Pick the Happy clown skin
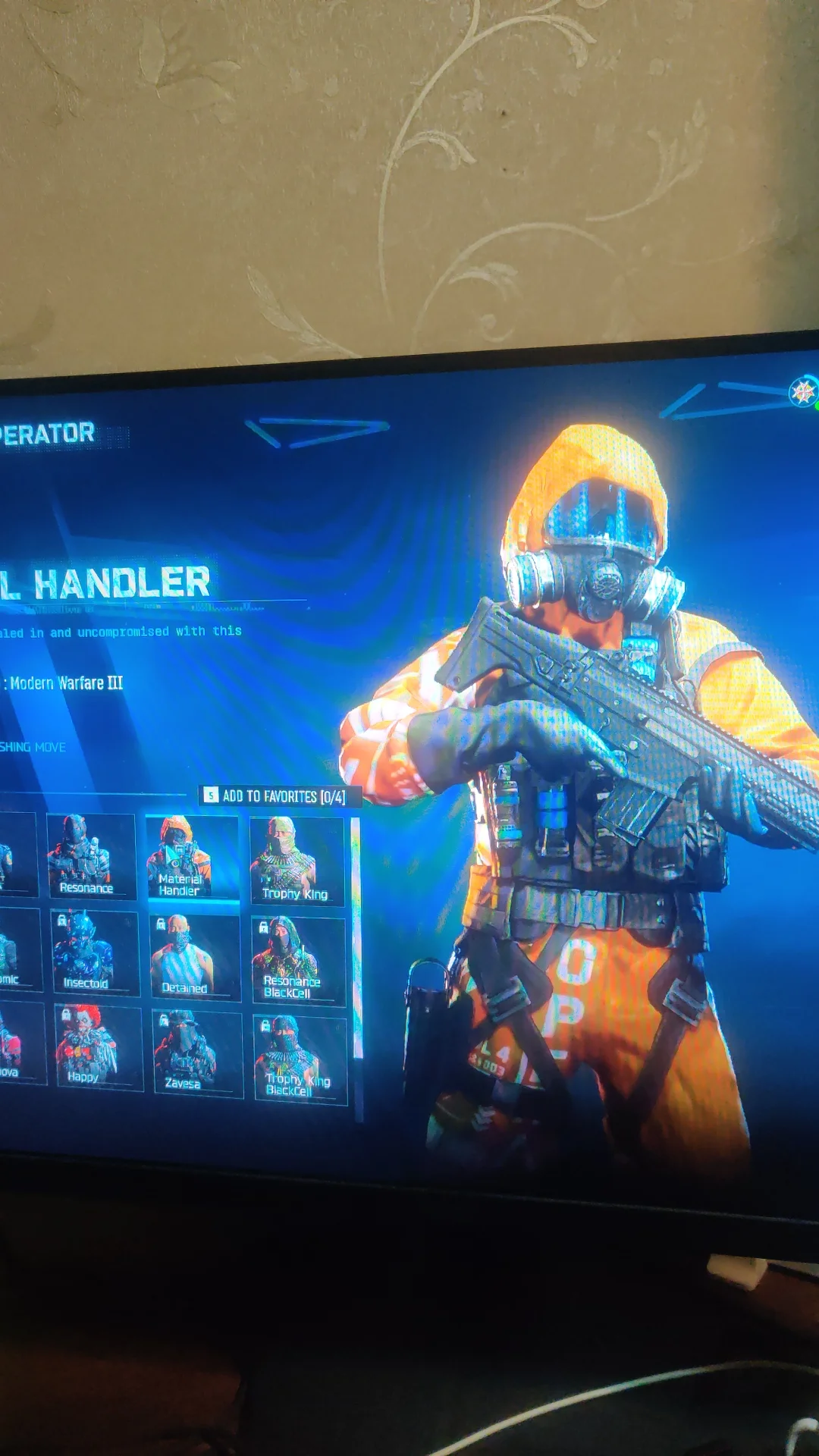 click(x=99, y=1047)
